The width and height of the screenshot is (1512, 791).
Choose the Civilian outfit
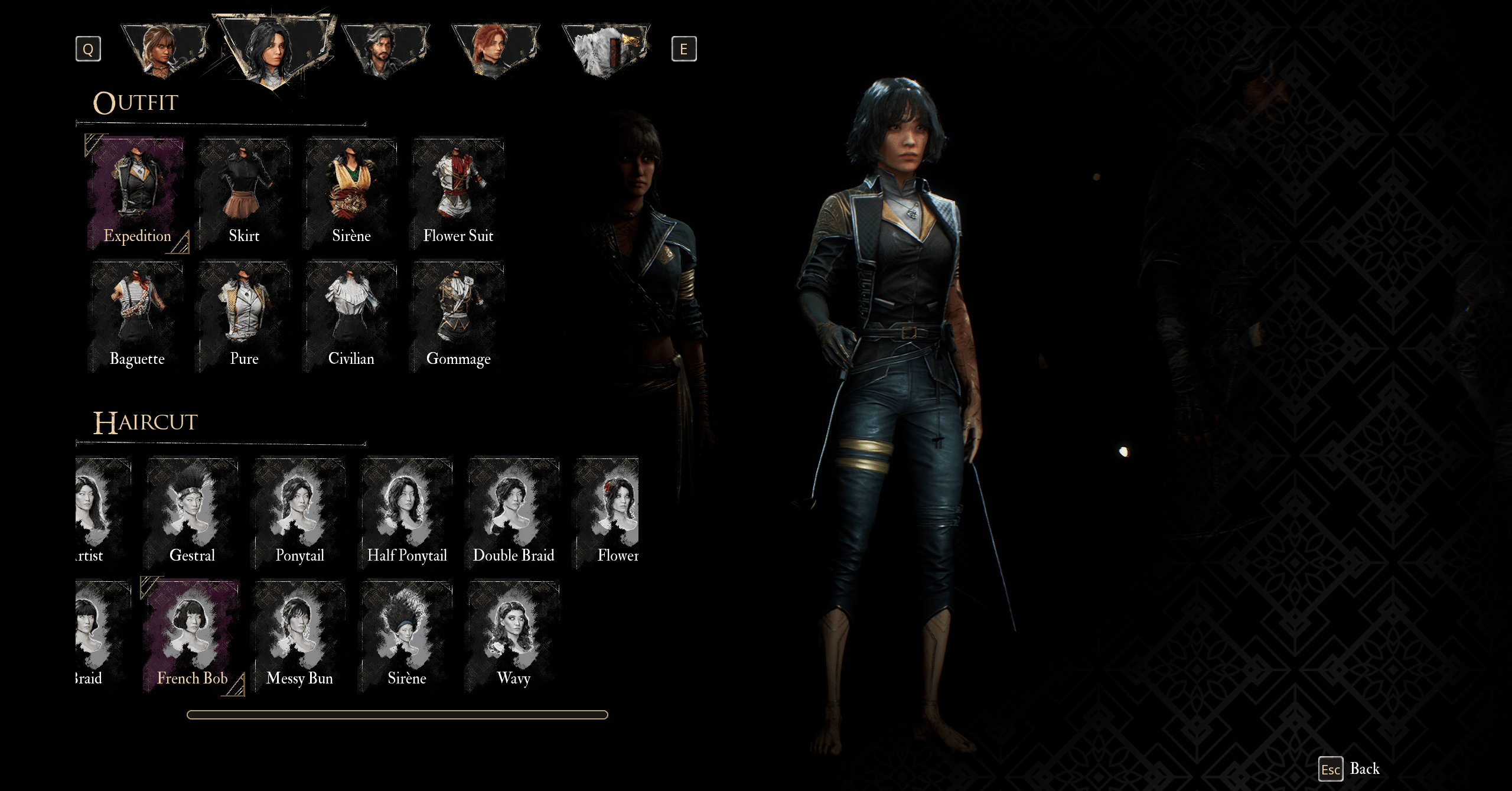point(351,317)
